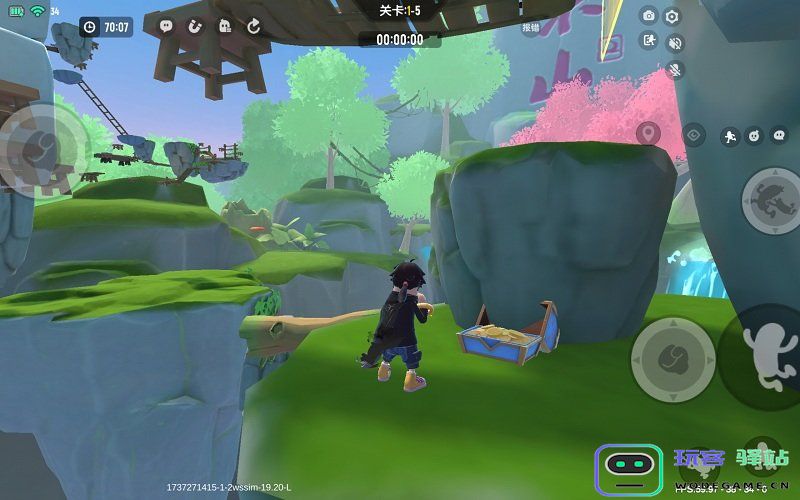Viewport: 800px width, 500px height.
Task: Open the ghost icon button
Action: 224,26
